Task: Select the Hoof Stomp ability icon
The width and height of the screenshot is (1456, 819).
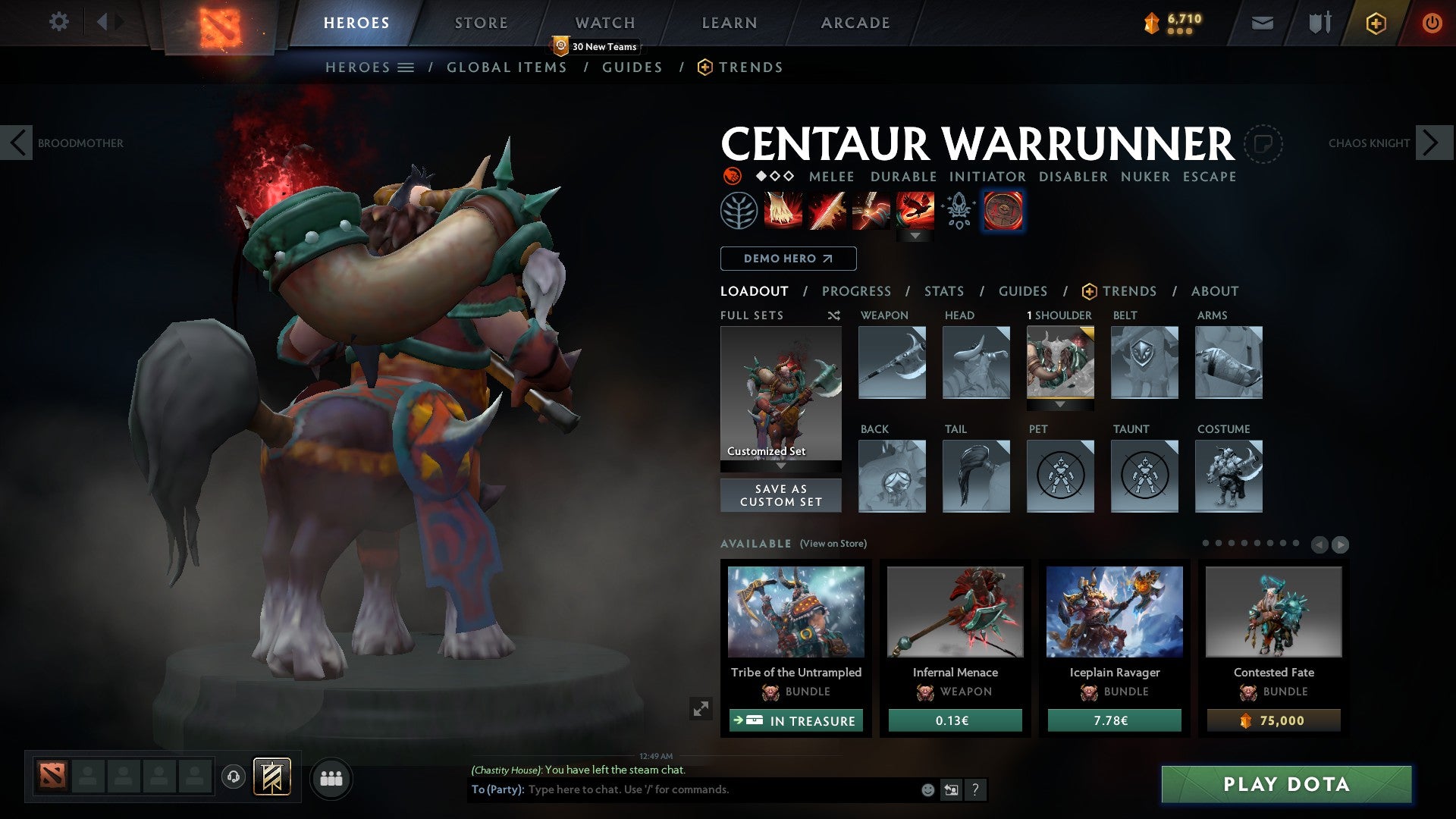Action: (x=781, y=210)
